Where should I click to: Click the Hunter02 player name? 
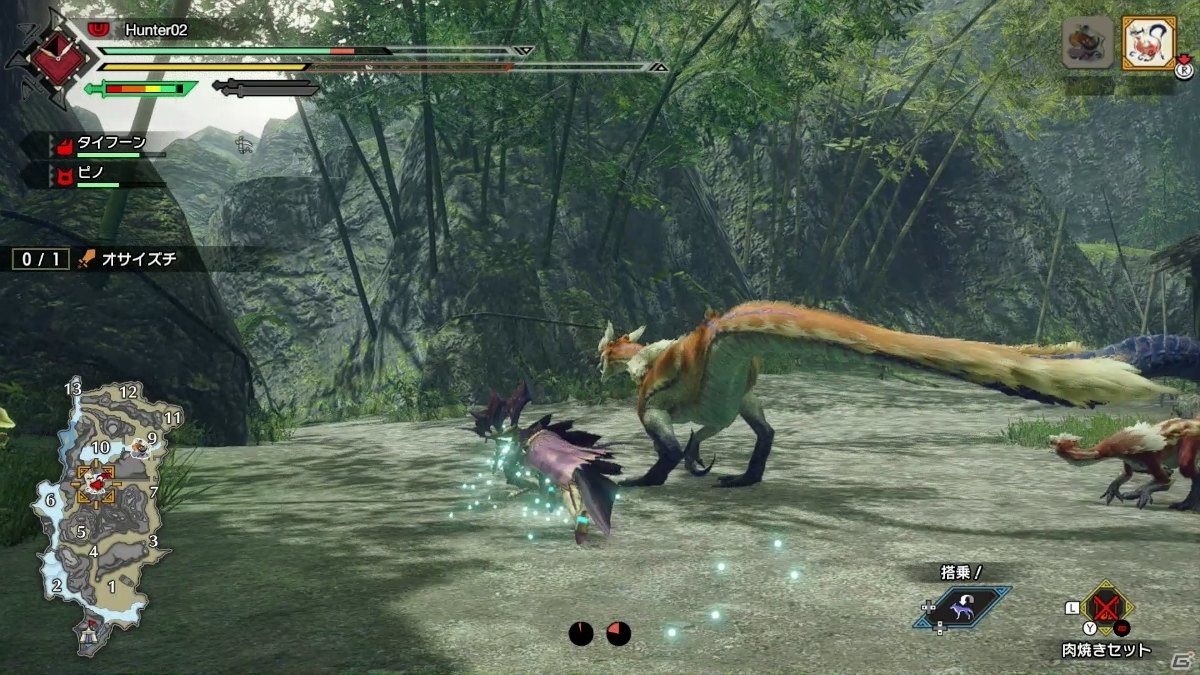tap(155, 30)
